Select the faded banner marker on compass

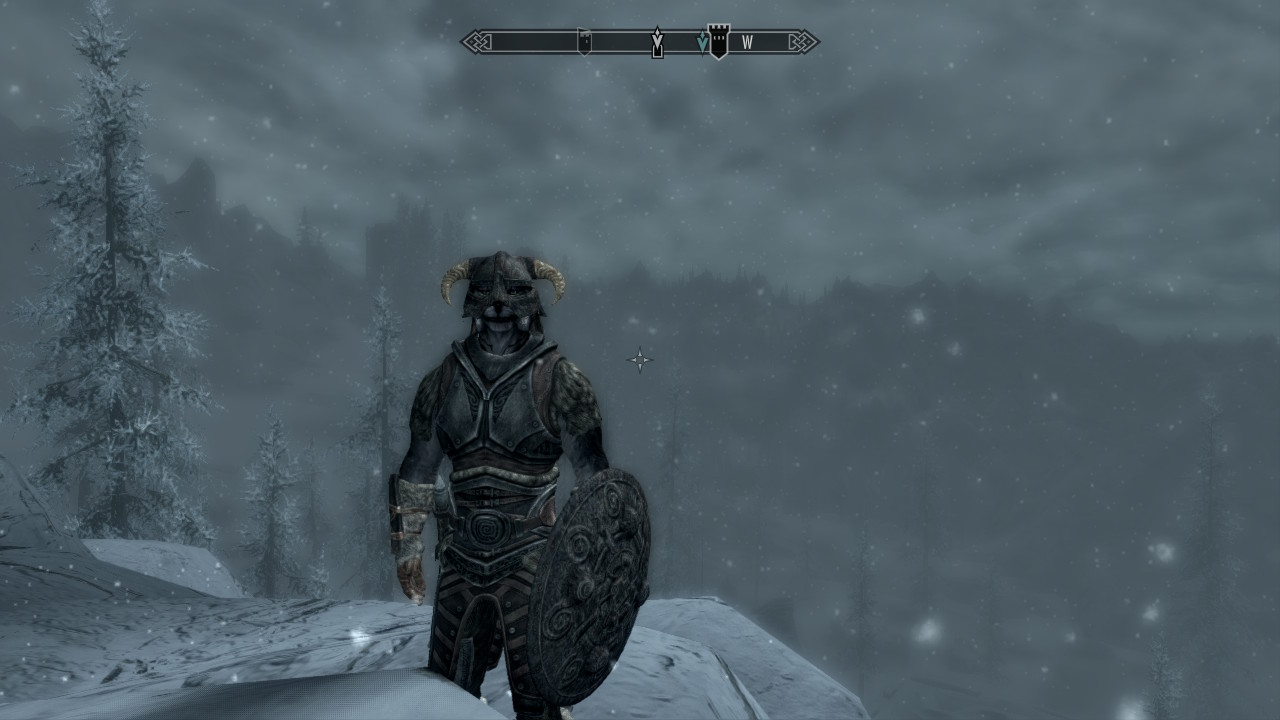584,41
